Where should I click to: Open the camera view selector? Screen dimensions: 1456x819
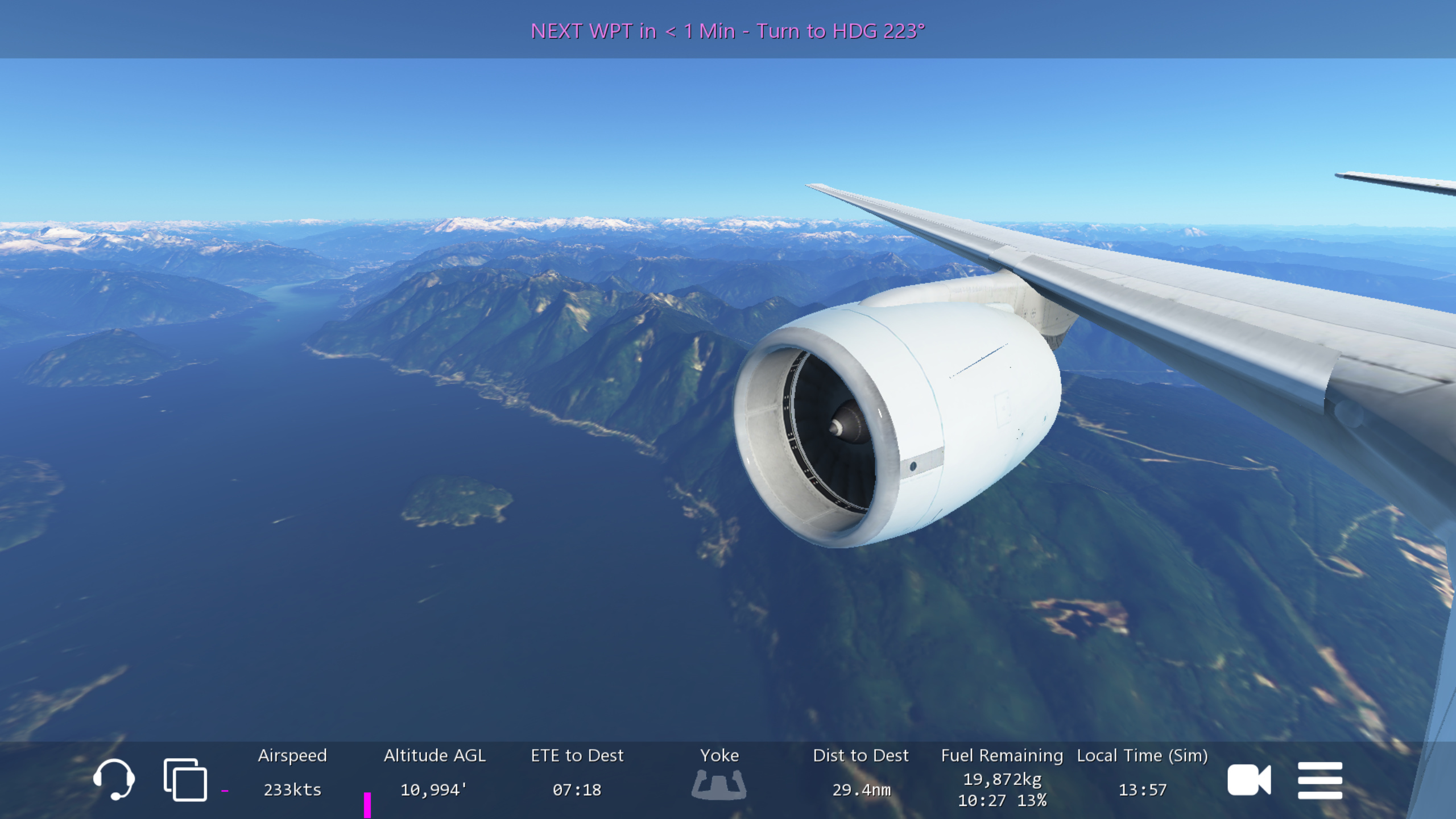(1248, 780)
